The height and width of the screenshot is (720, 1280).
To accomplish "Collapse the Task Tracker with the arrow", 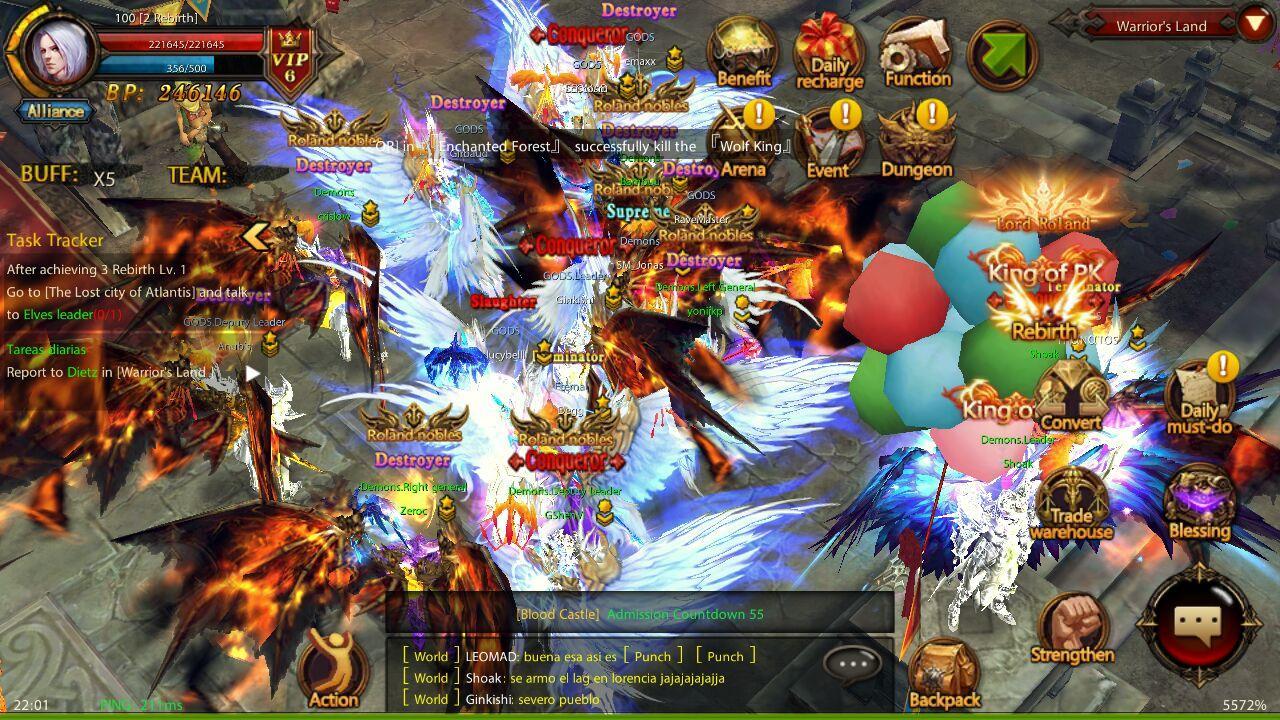I will click(257, 237).
